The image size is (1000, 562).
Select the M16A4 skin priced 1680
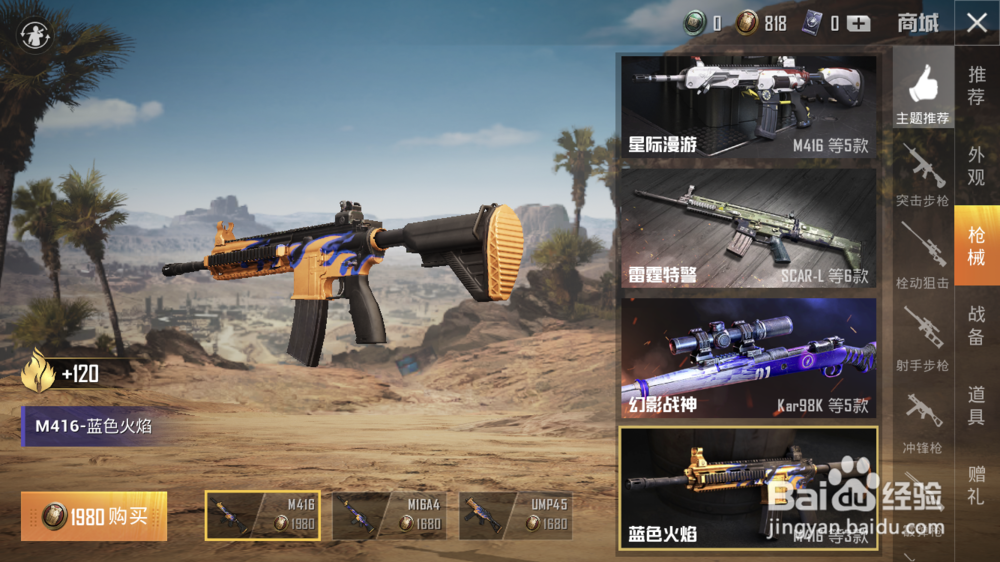tap(390, 515)
